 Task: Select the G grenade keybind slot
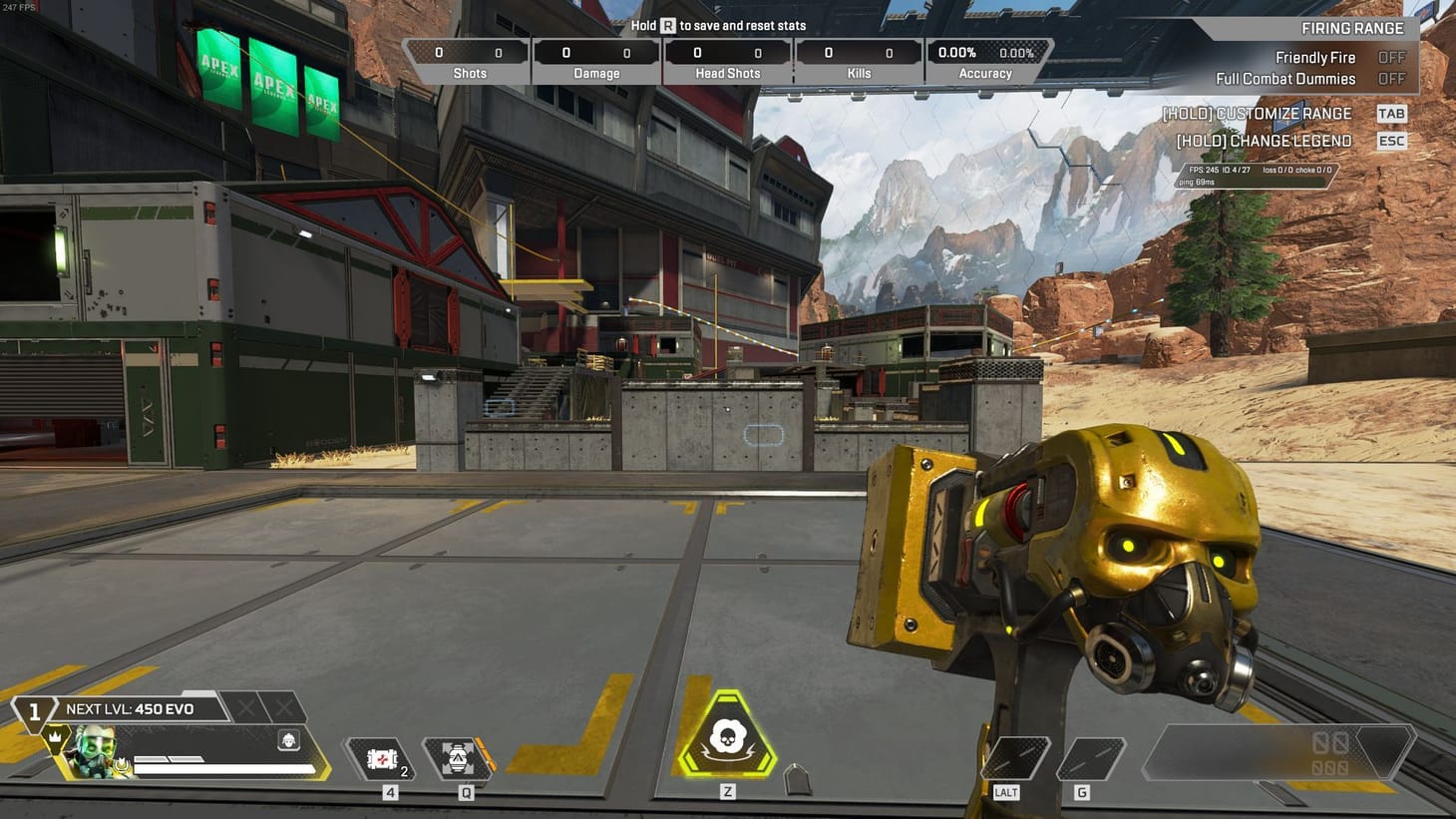click(1091, 760)
